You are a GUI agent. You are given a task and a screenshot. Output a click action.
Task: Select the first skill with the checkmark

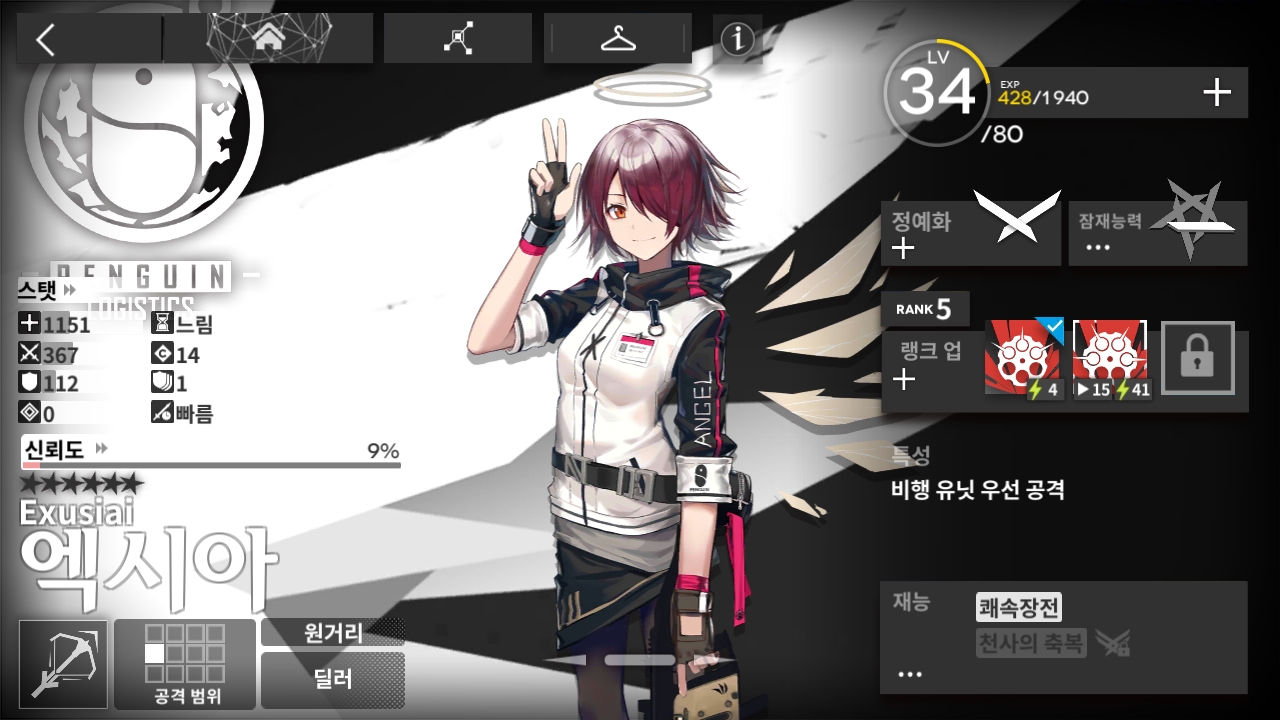tap(1024, 358)
